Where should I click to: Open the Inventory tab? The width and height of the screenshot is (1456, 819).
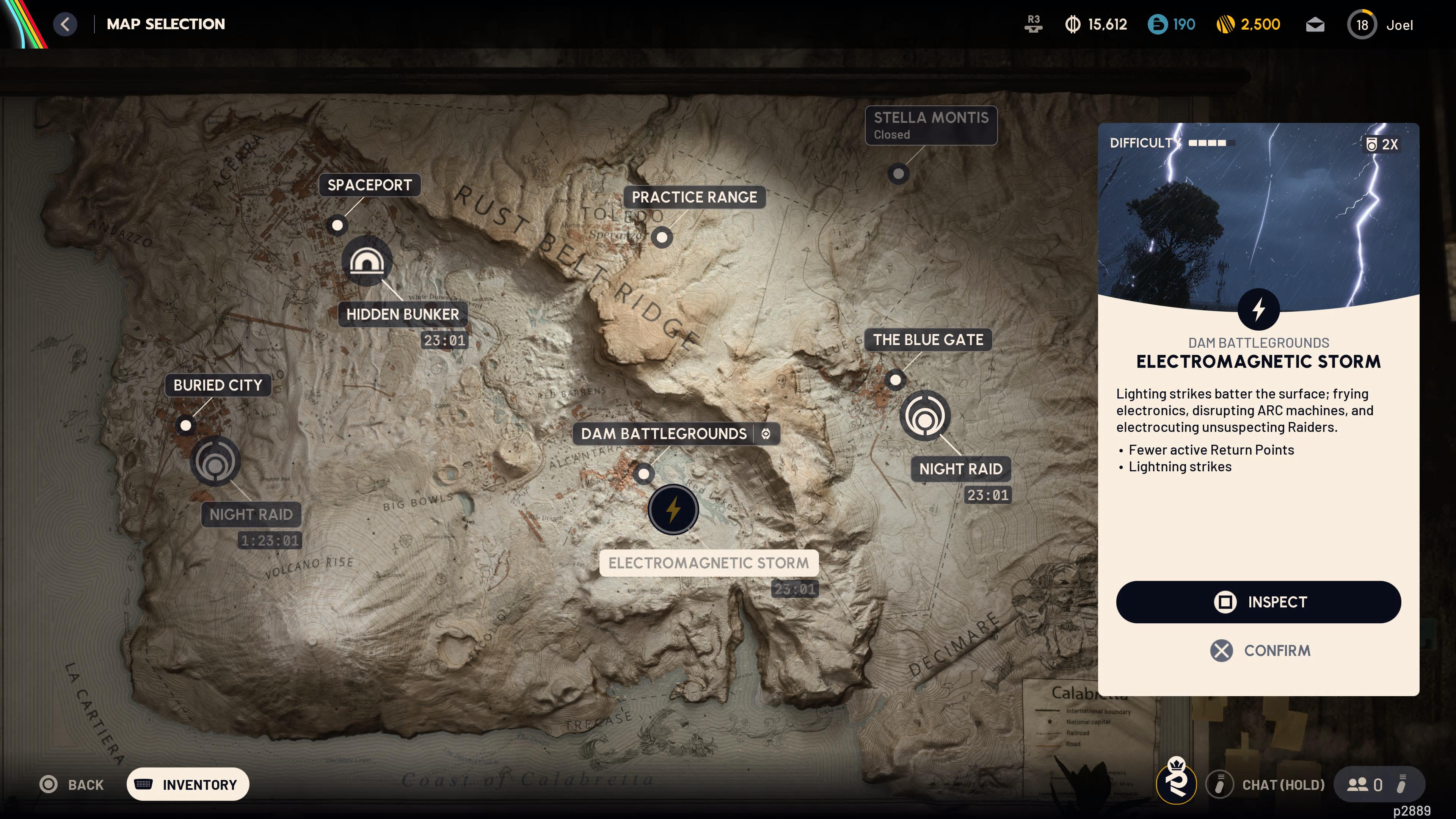pyautogui.click(x=187, y=784)
